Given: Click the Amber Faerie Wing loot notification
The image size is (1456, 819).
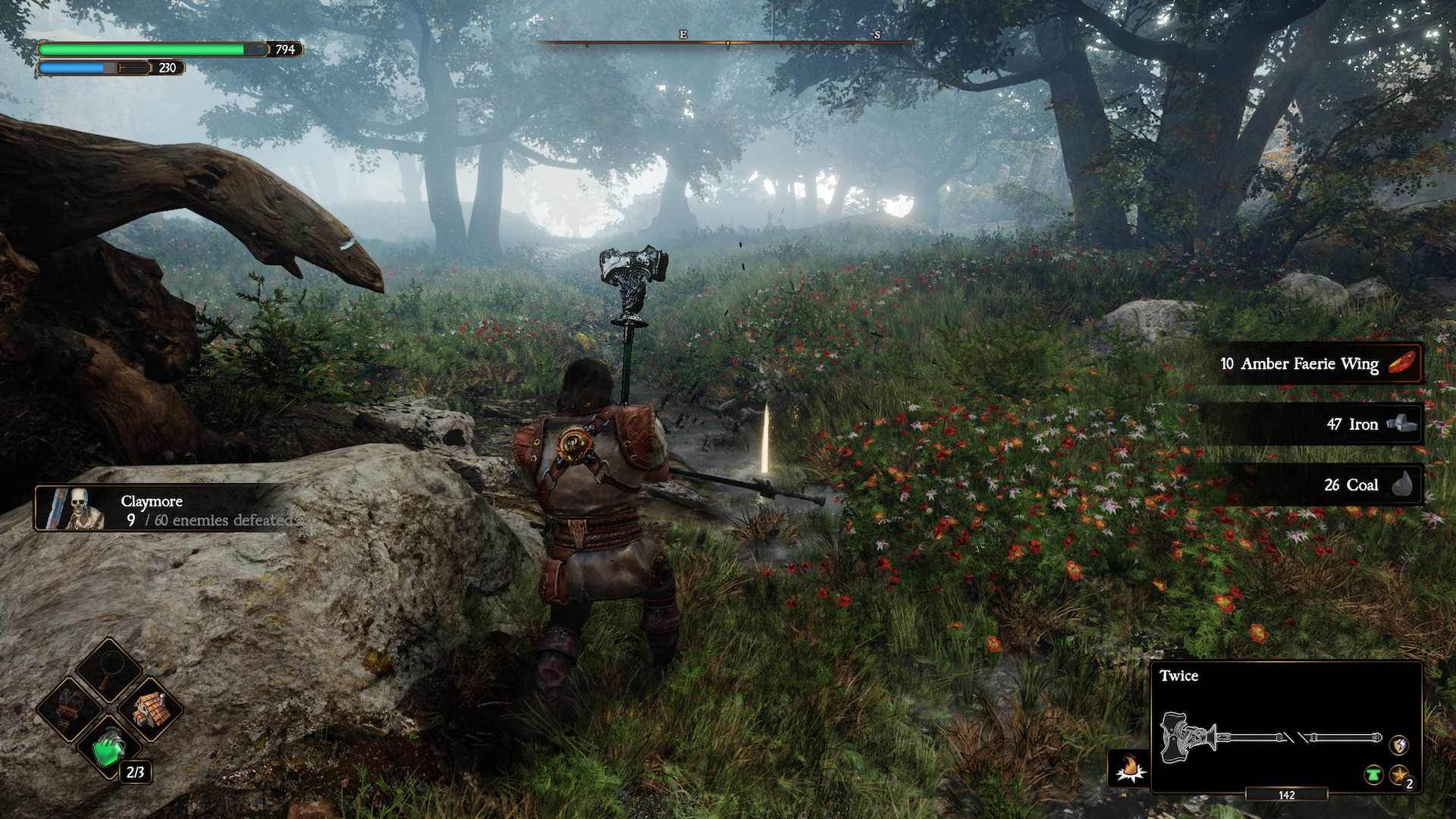Looking at the screenshot, I should coord(1319,364).
